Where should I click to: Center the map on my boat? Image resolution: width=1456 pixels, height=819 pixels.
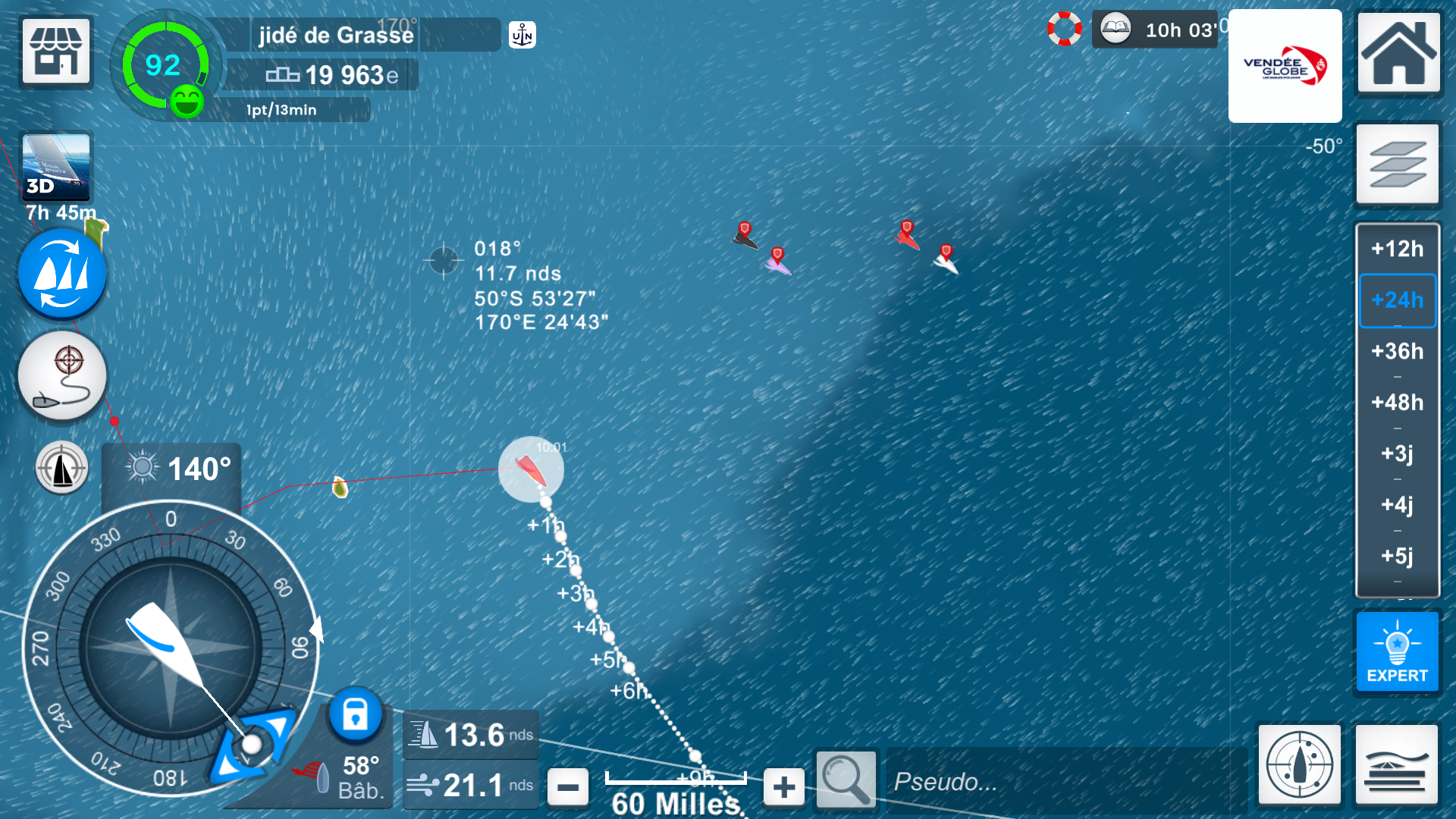[x=1299, y=764]
